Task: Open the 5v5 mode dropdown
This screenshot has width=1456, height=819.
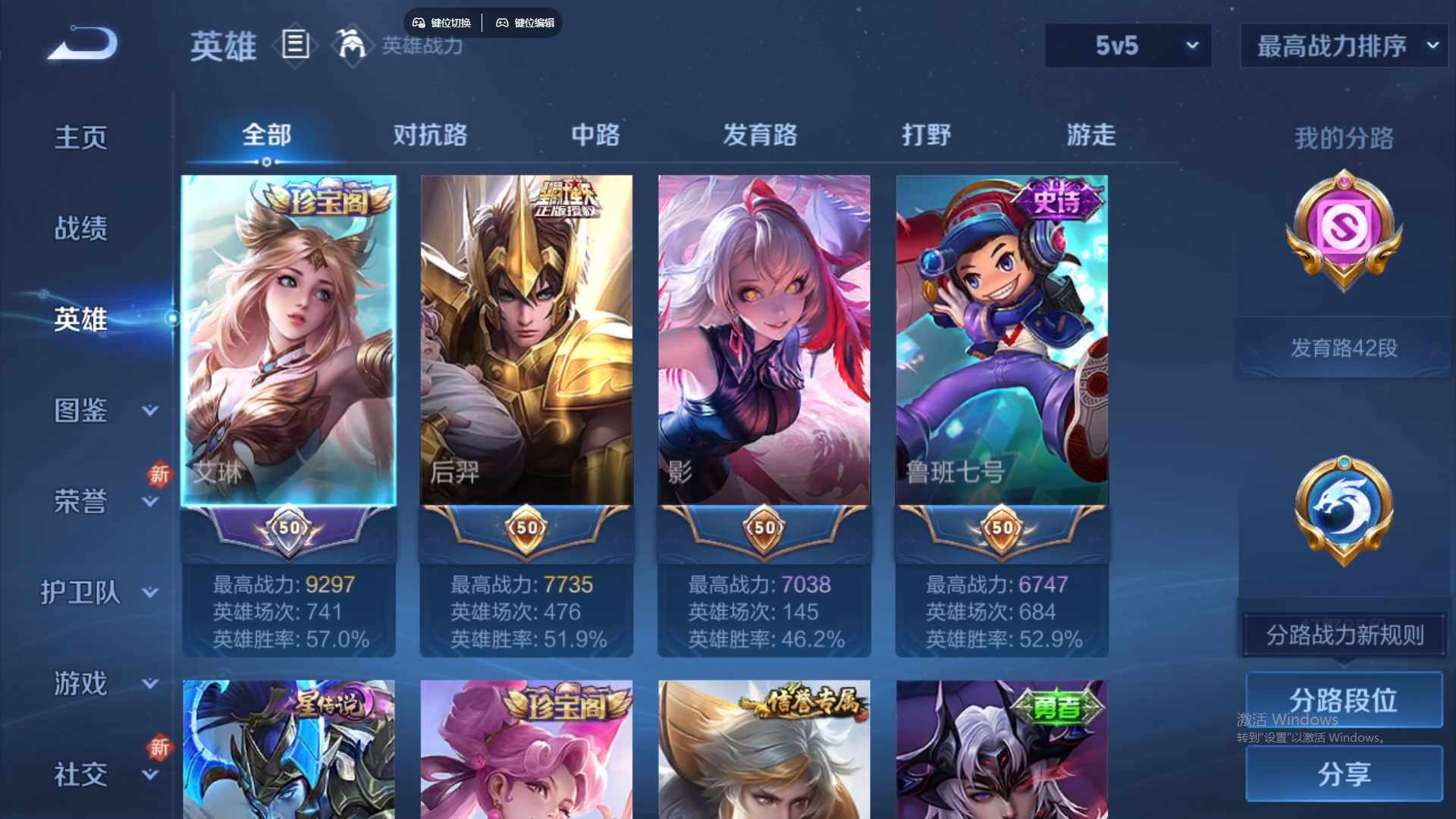Action: pyautogui.click(x=1128, y=45)
